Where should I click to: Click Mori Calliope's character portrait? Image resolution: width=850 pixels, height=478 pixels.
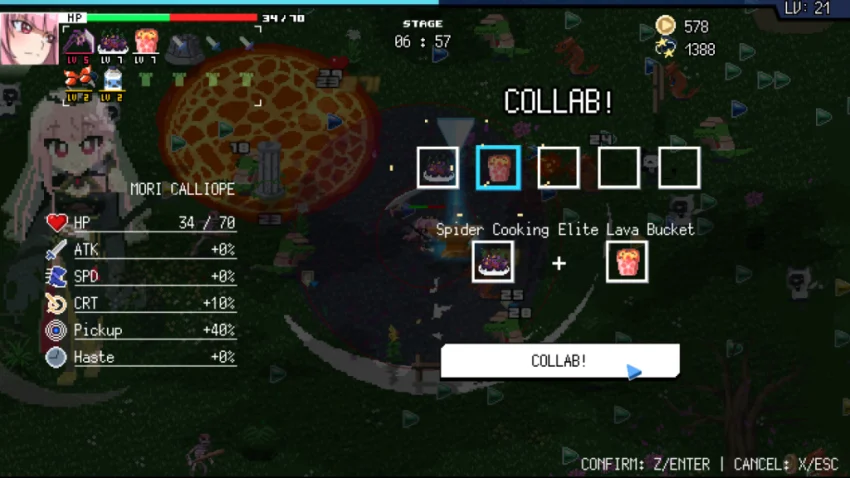(29, 38)
